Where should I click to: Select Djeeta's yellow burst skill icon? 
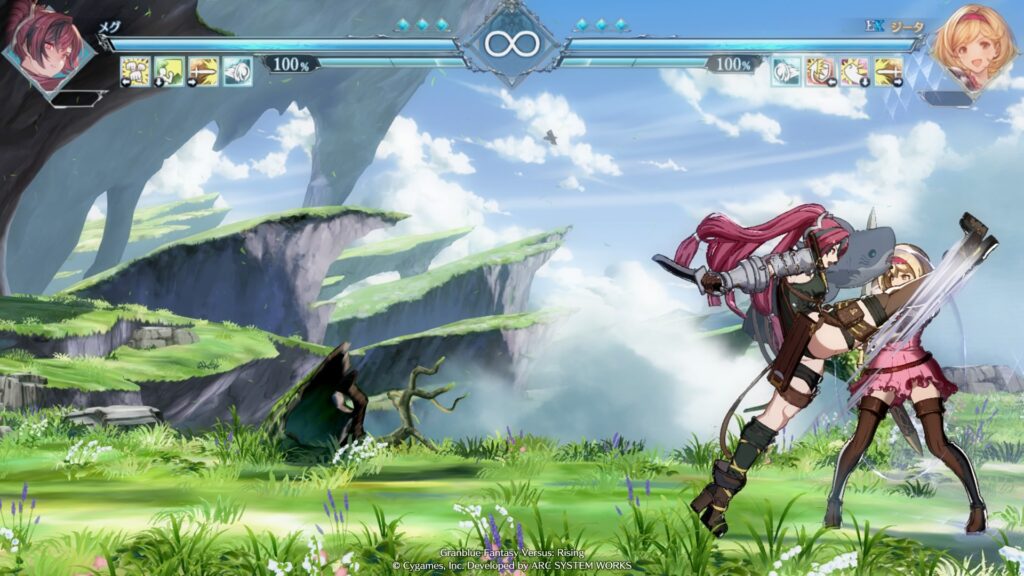pos(854,71)
